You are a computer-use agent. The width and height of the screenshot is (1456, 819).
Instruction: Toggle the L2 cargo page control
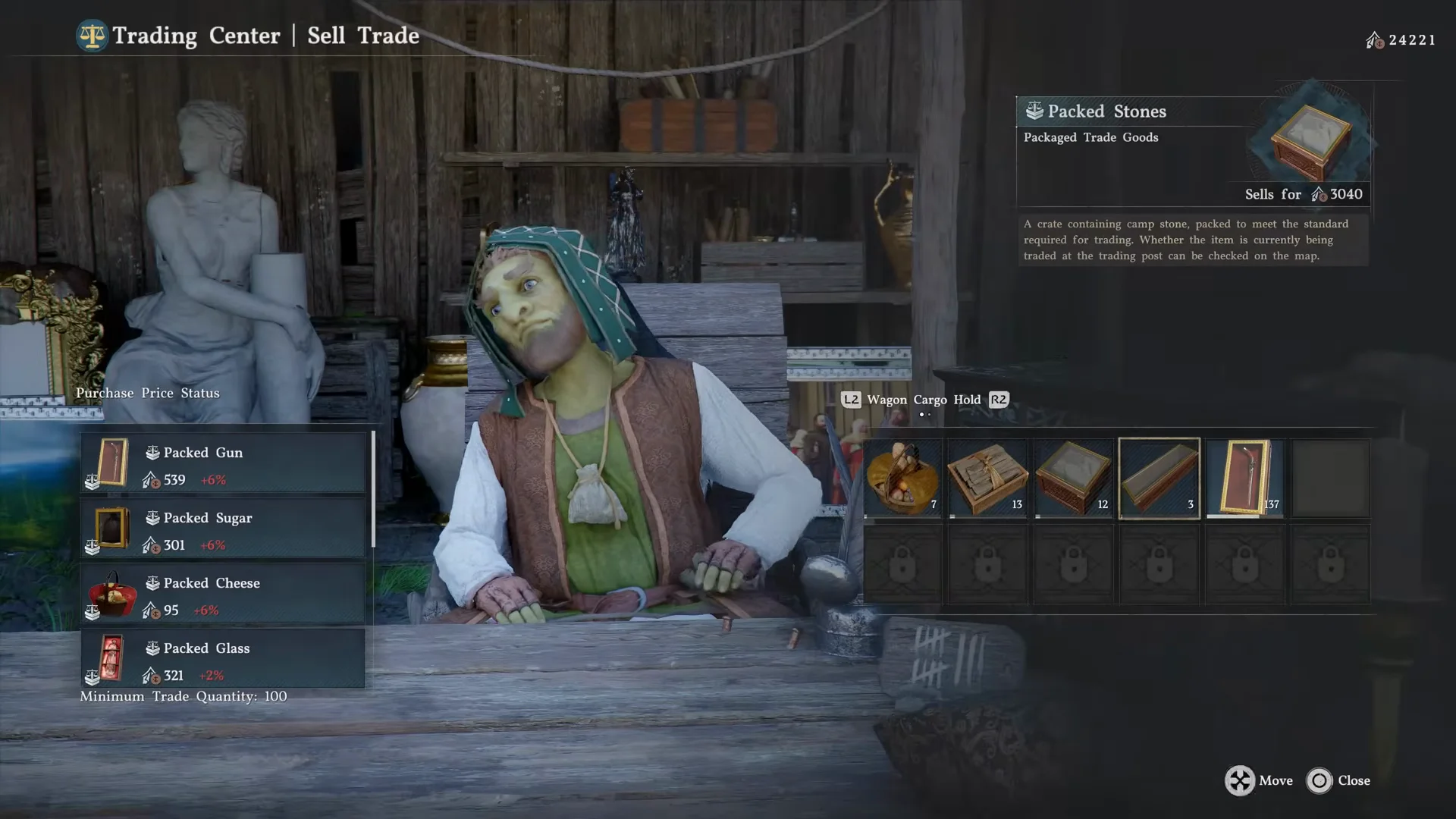click(852, 400)
